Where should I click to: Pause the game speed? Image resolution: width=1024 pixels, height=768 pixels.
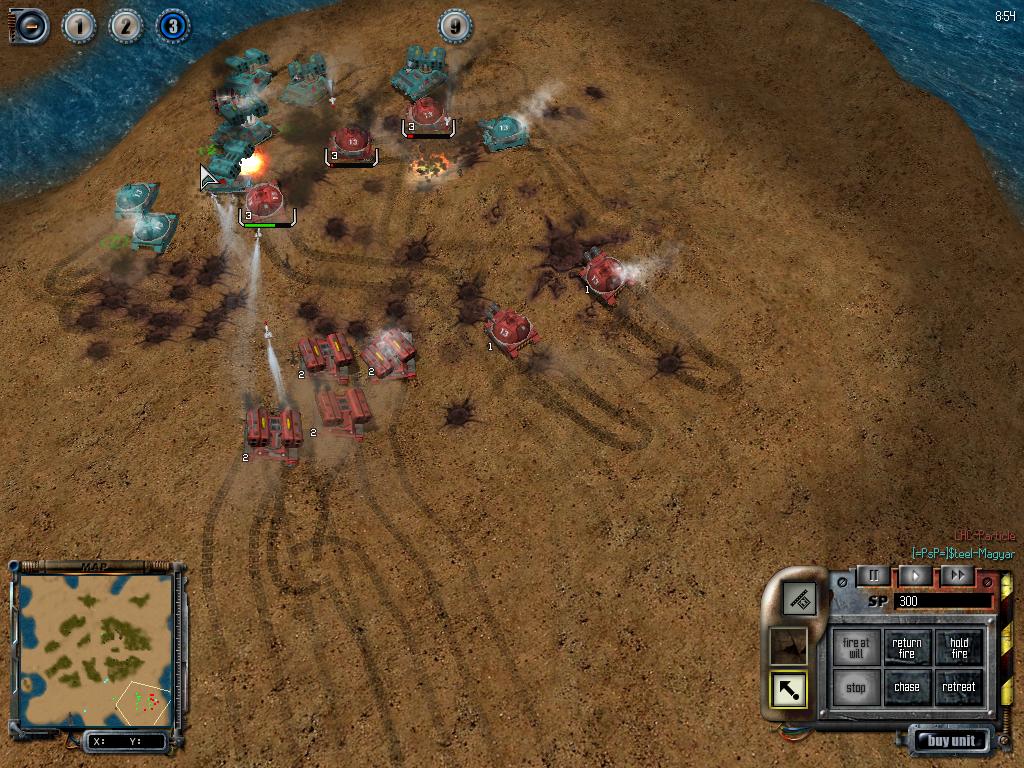[873, 576]
